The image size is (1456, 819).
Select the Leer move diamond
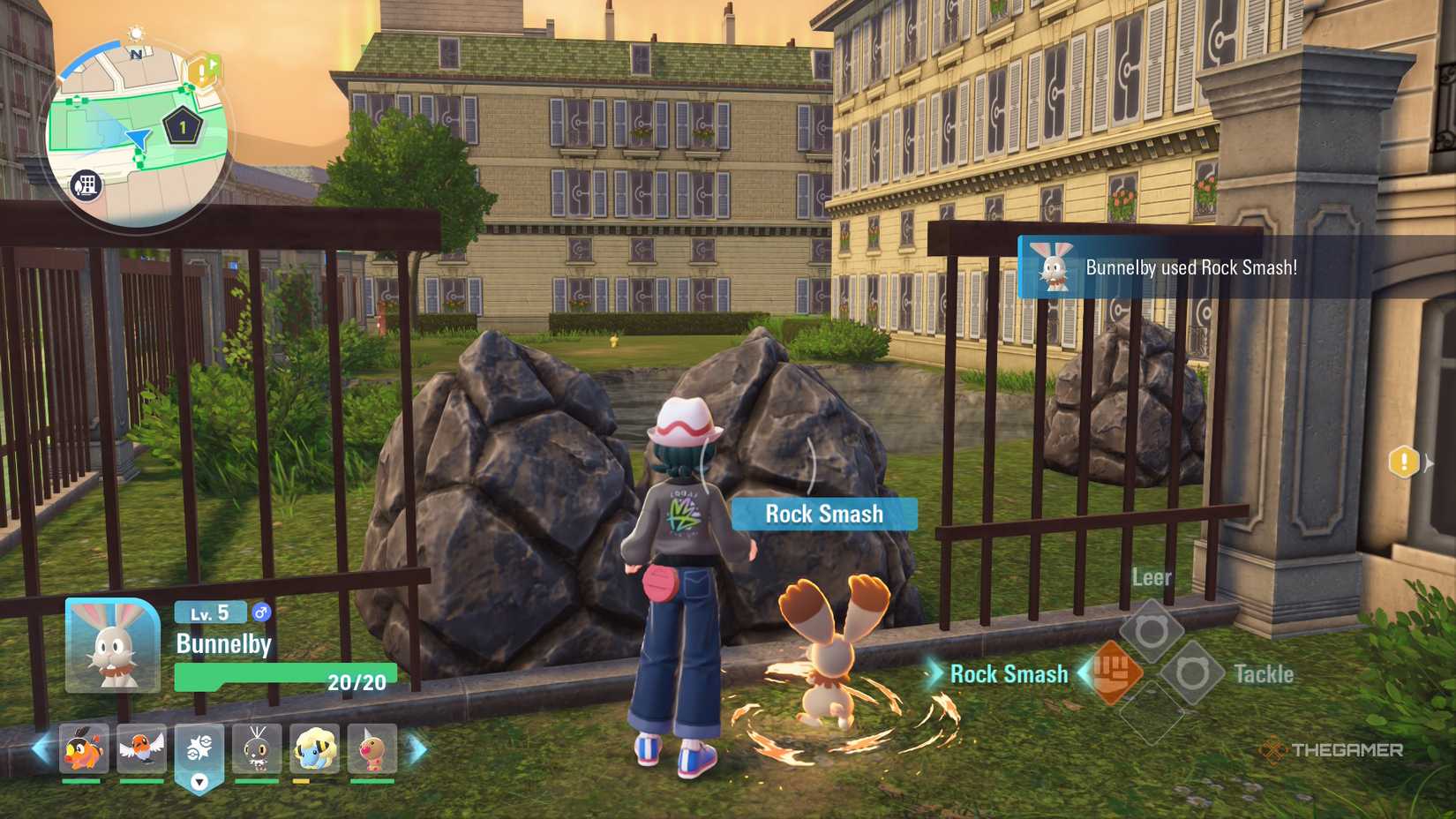tap(1152, 630)
